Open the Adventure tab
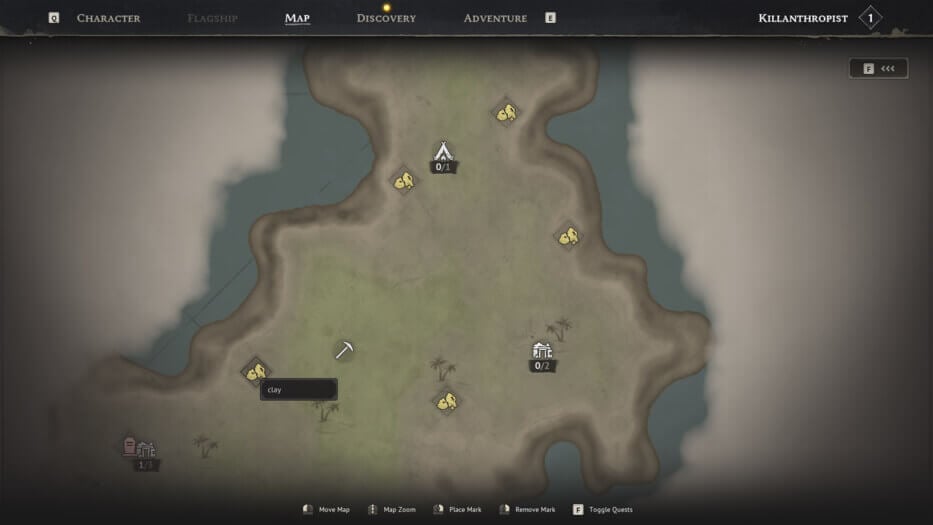Viewport: 933px width, 525px height. click(x=495, y=18)
